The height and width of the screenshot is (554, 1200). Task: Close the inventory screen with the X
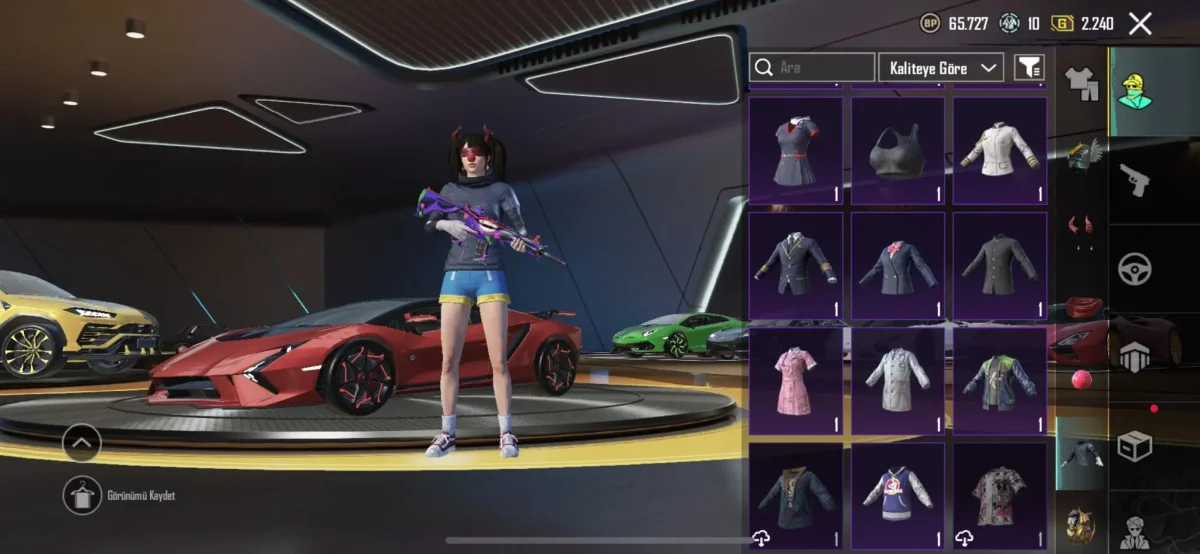tap(1140, 24)
